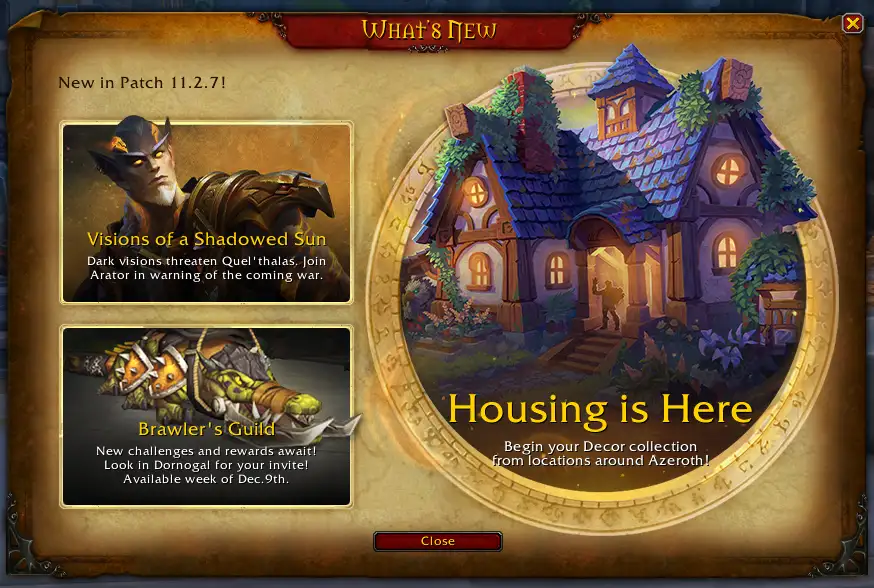Close the What's New window with the X

tap(852, 23)
